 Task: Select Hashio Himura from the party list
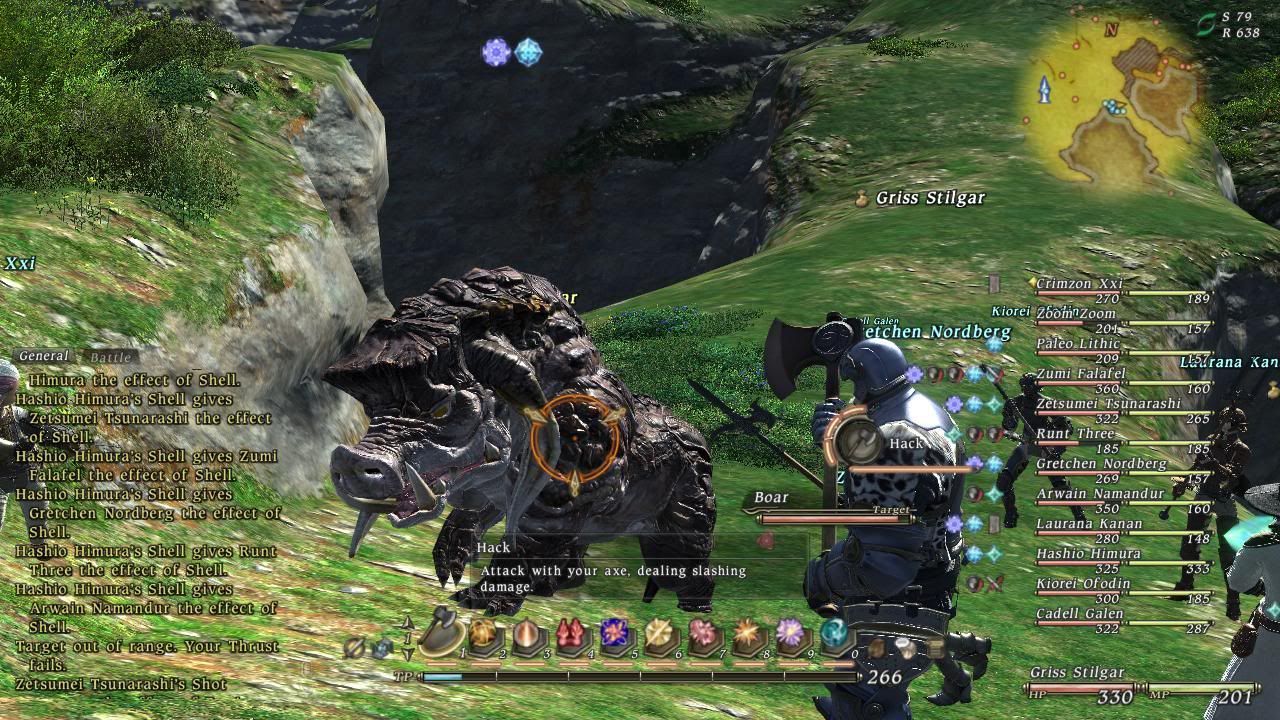coord(1088,554)
